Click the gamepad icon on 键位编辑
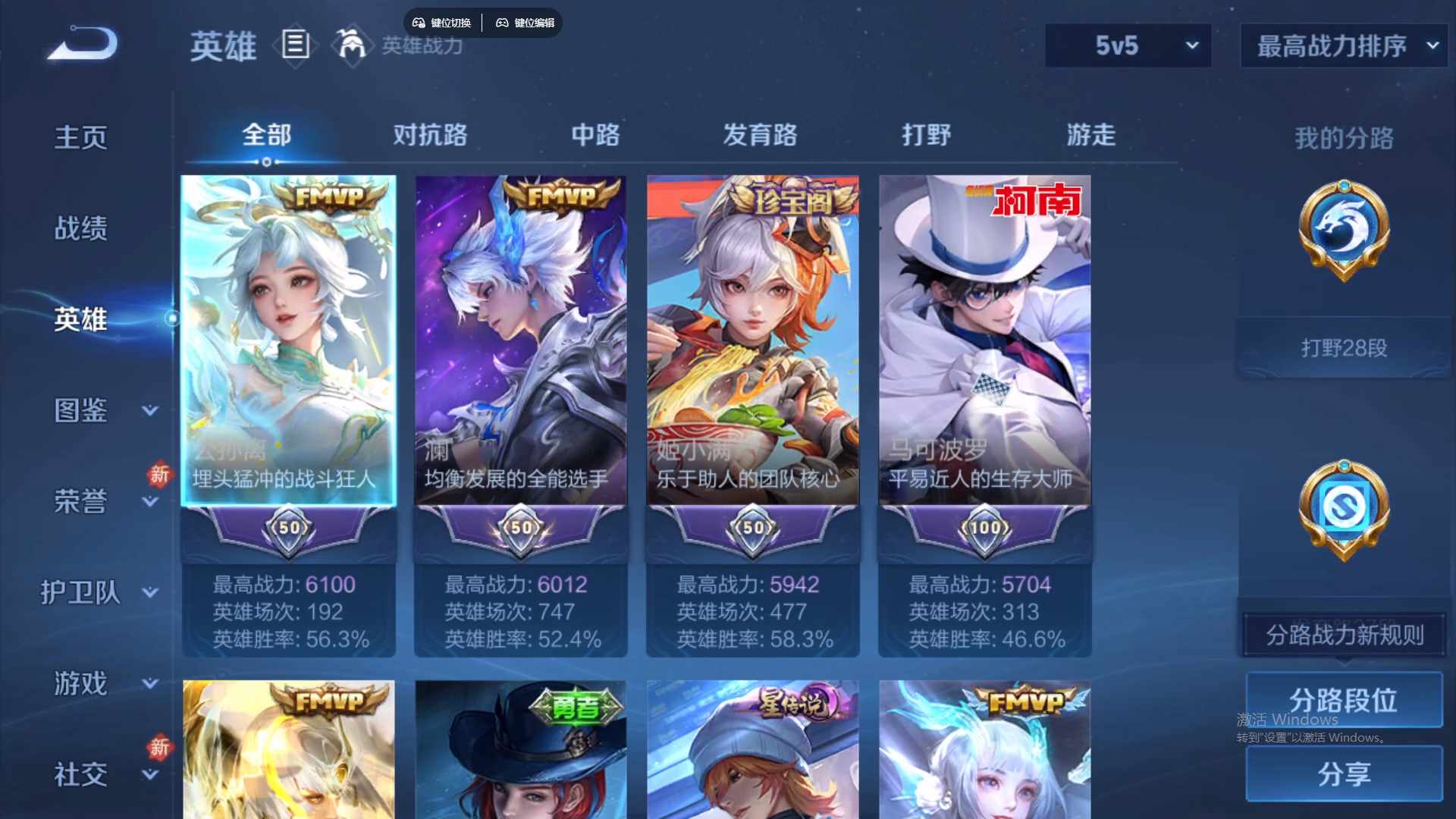Image resolution: width=1456 pixels, height=819 pixels. coord(503,23)
